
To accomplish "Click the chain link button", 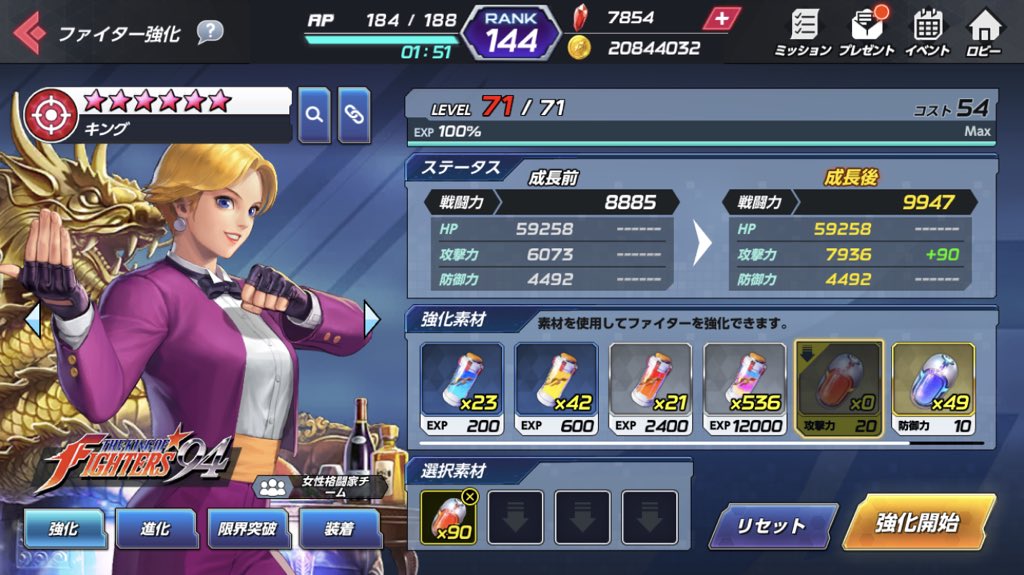I will coord(354,115).
